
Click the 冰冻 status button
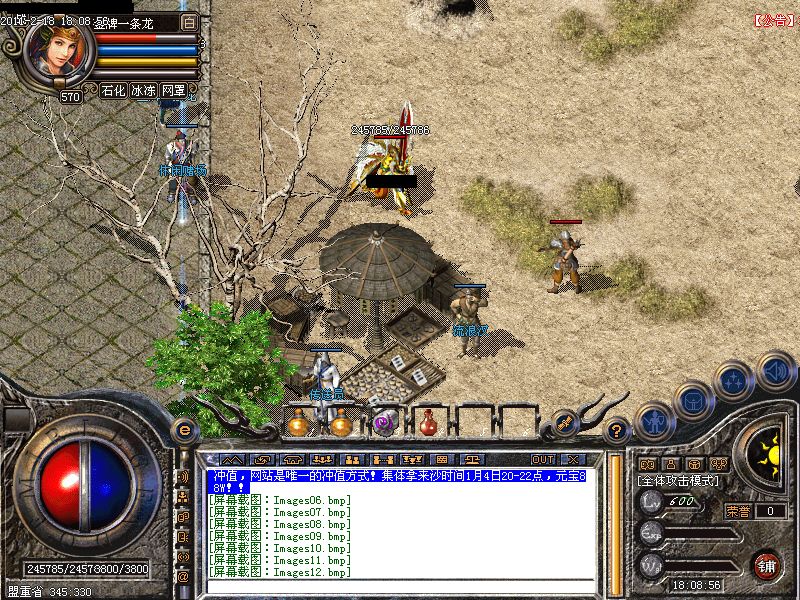[x=143, y=90]
